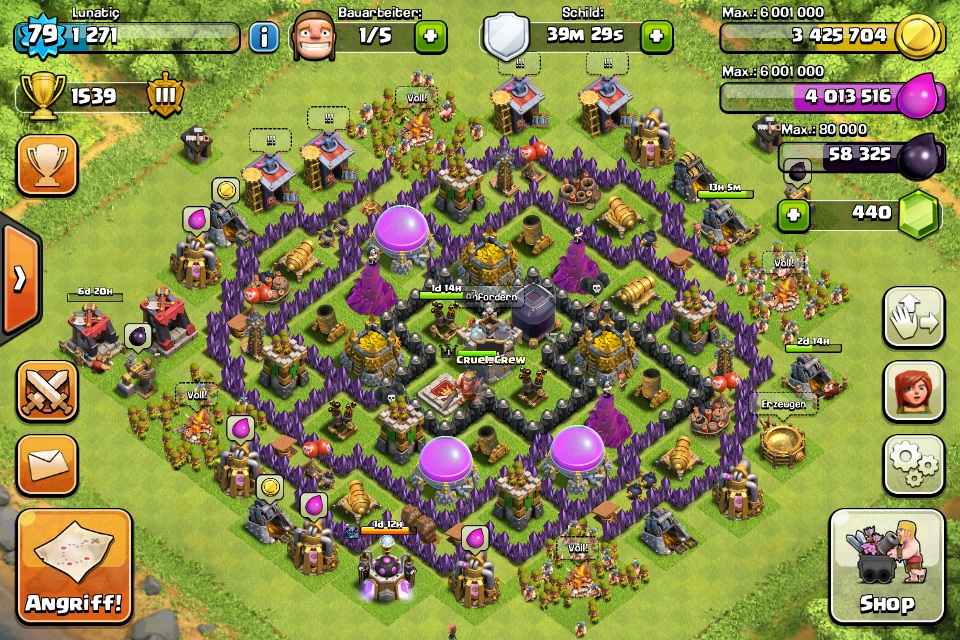Open the mail envelope inbox
The image size is (960, 640).
pos(47,465)
